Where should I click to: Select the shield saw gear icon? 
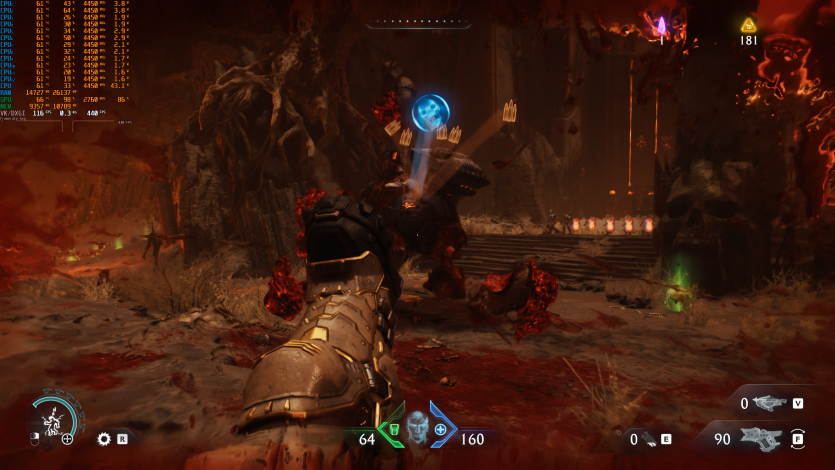click(x=103, y=438)
